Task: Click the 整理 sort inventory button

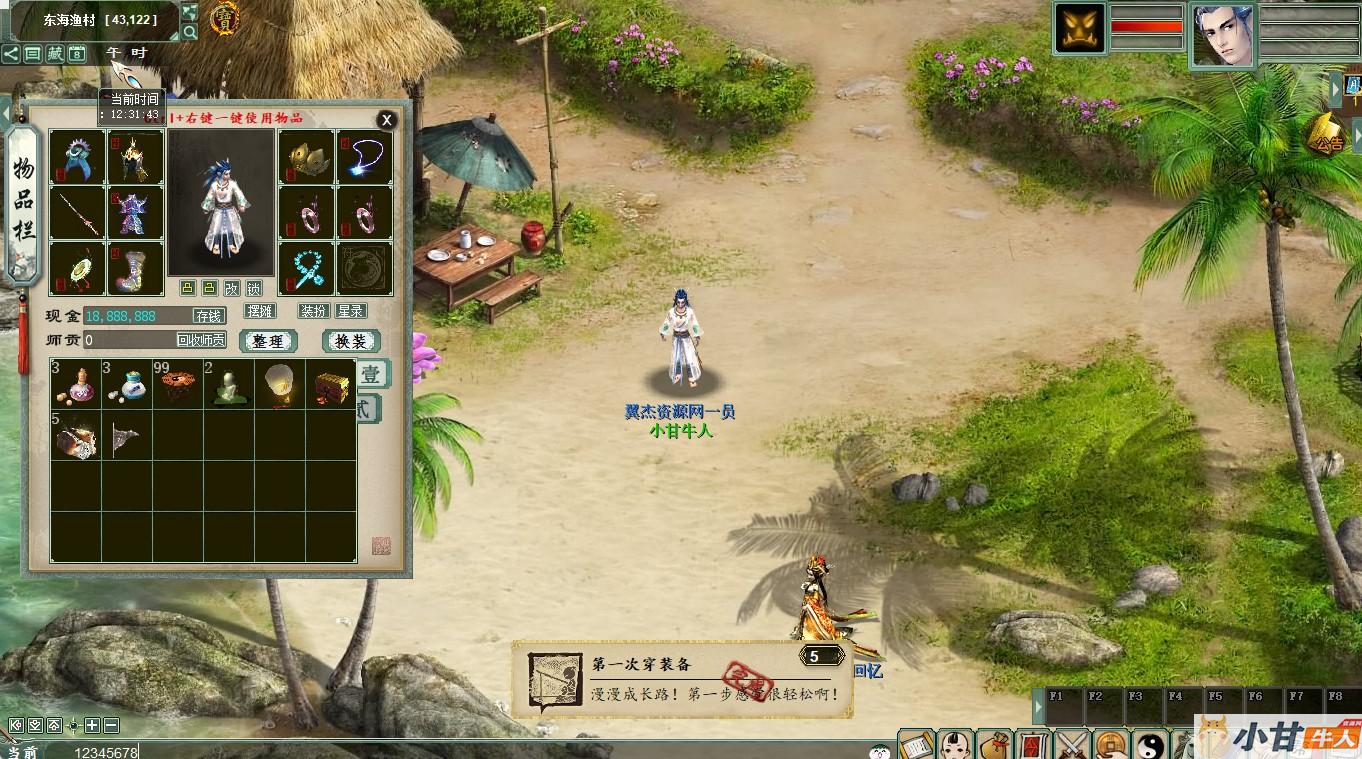Action: pos(268,341)
